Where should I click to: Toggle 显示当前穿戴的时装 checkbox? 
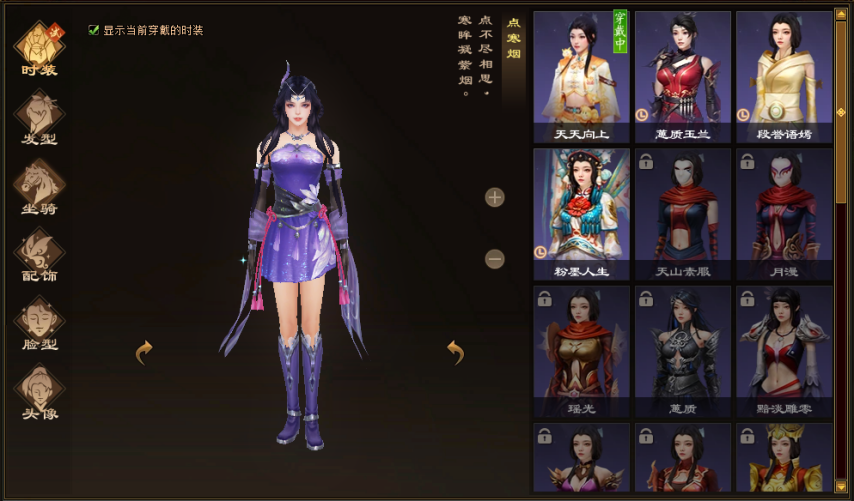tap(94, 31)
